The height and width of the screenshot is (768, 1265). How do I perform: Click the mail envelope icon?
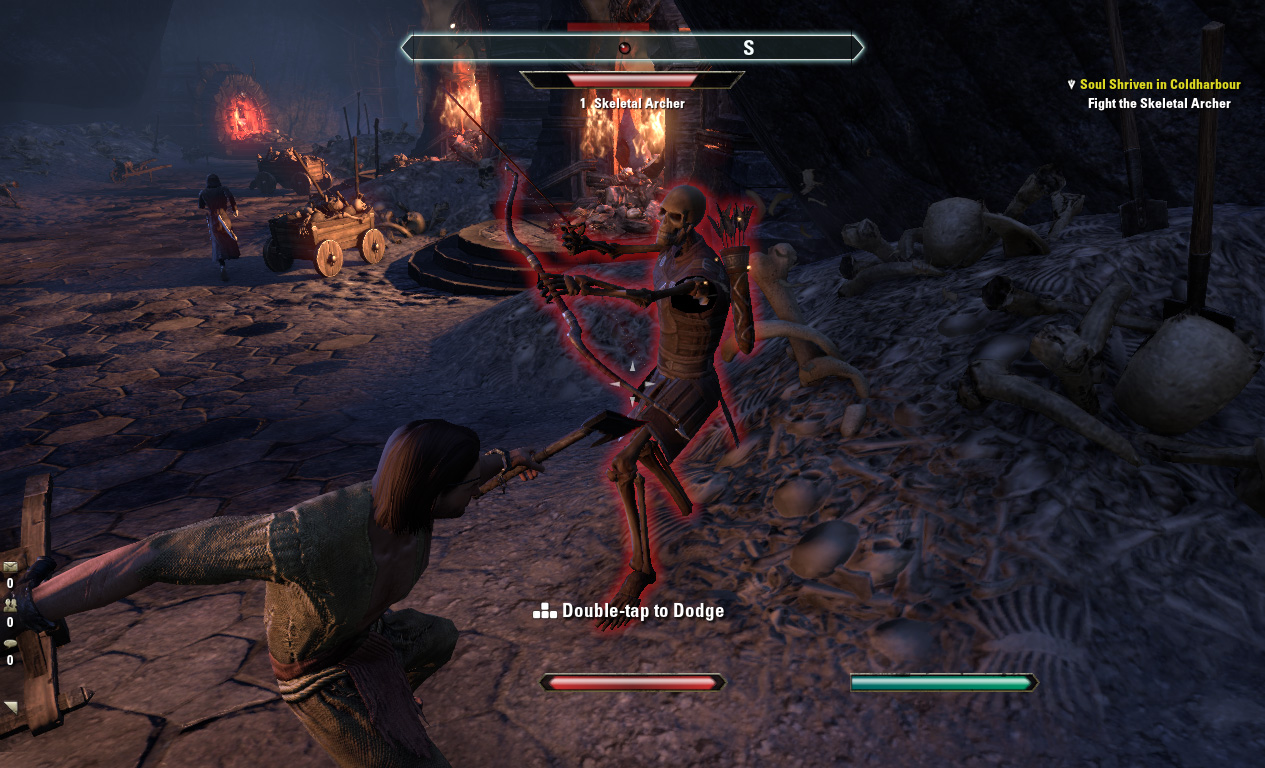[10, 567]
